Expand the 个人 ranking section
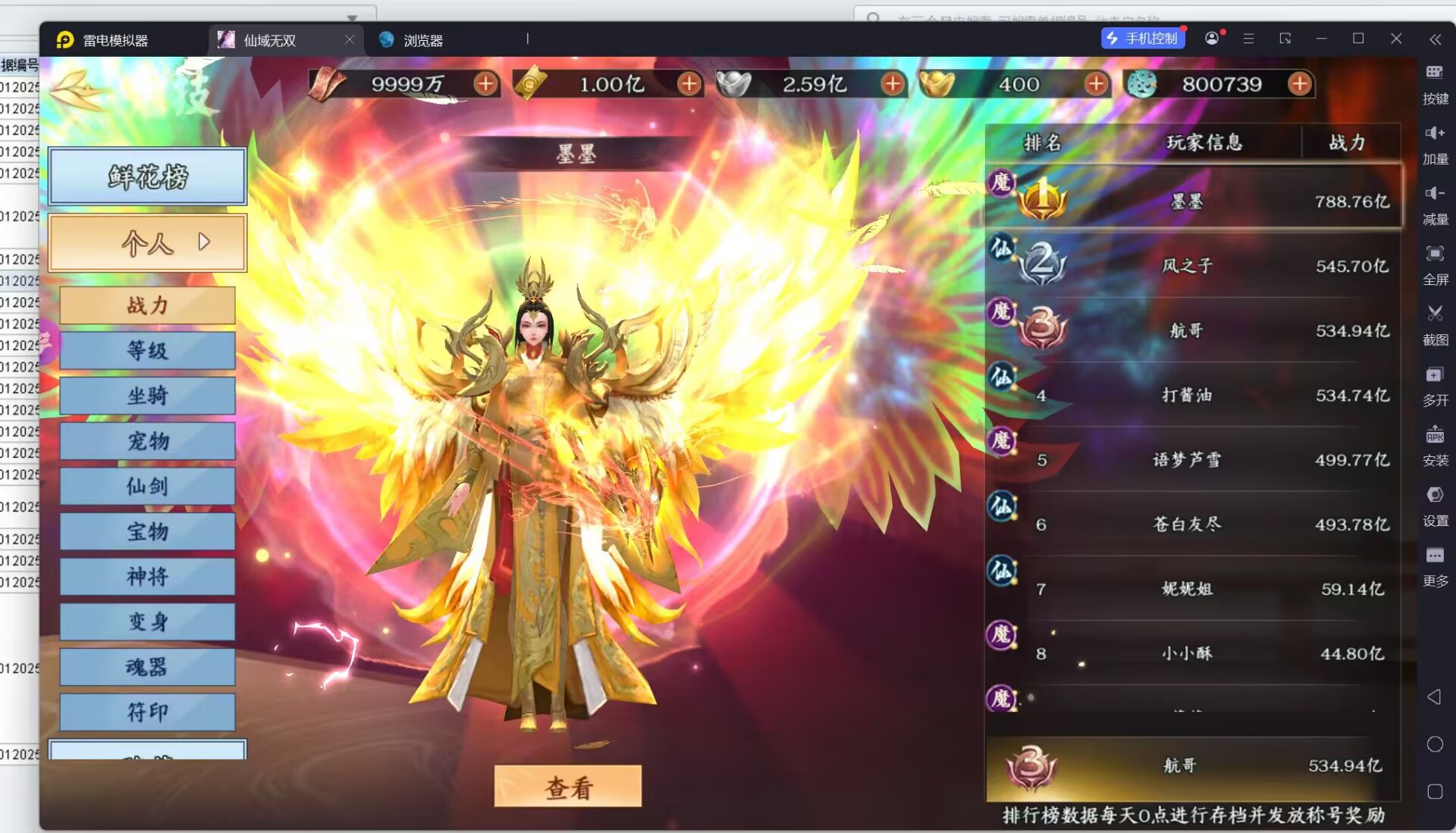The height and width of the screenshot is (833, 1456). click(x=147, y=243)
